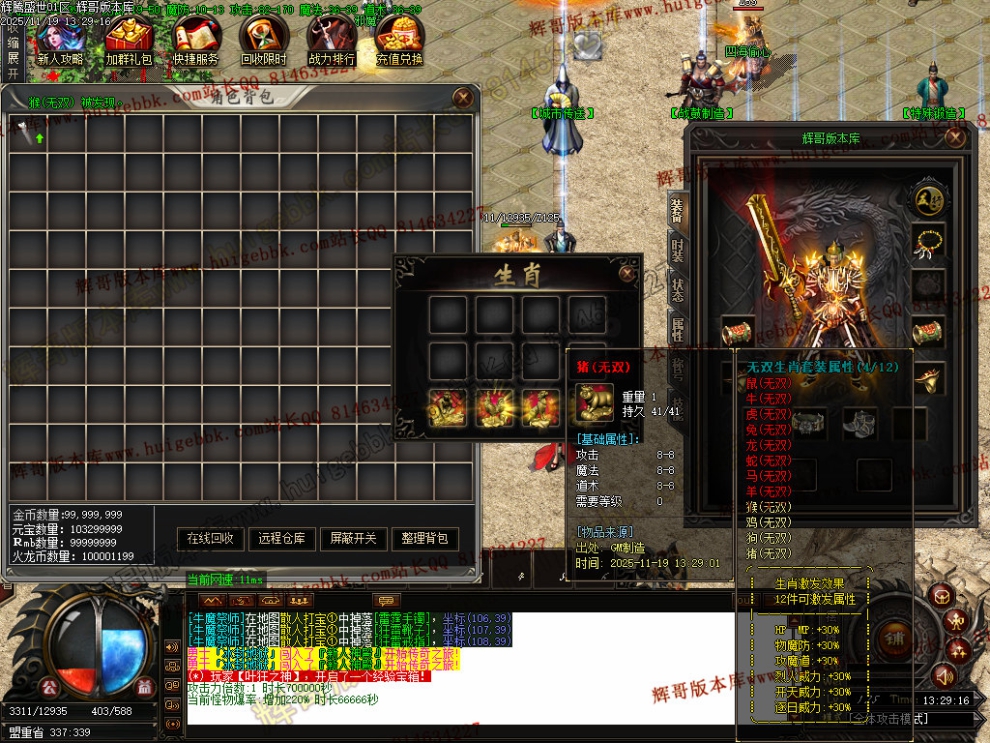Close the 生肖 zodiac panel
990x743 pixels.
tap(627, 272)
